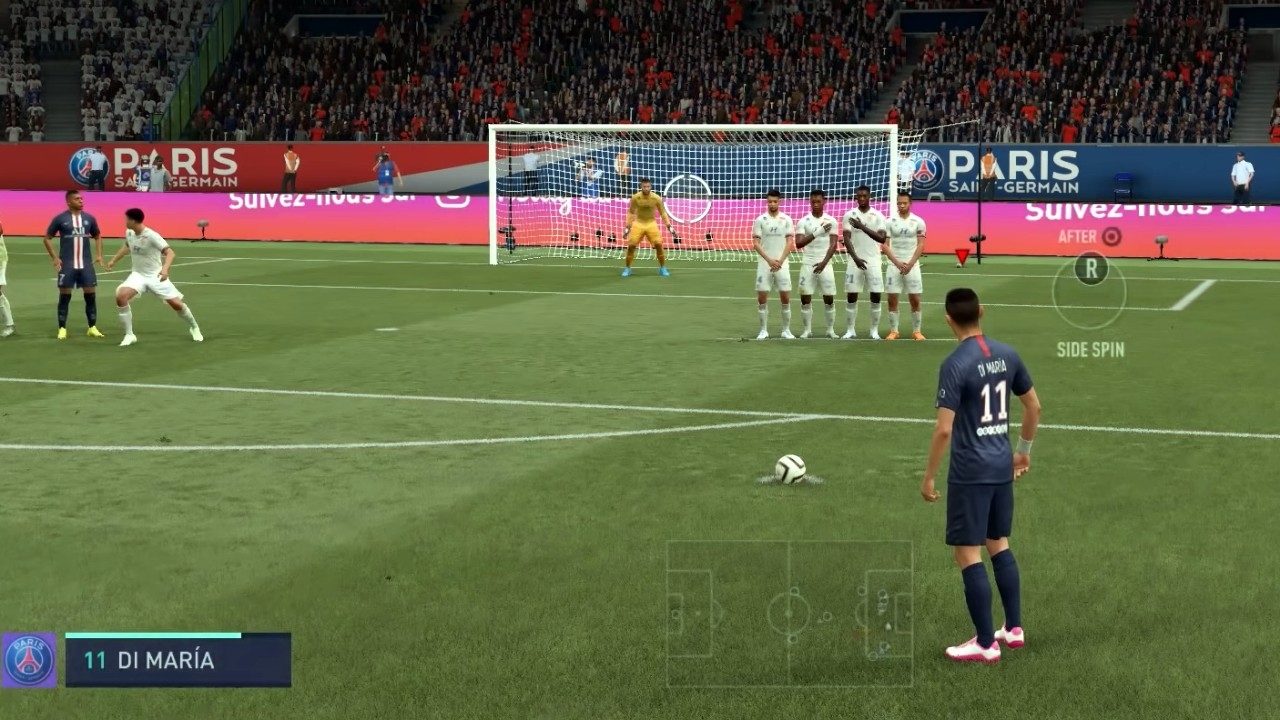Click the red arrow marker above the wall
This screenshot has width=1280, height=720.
(963, 255)
